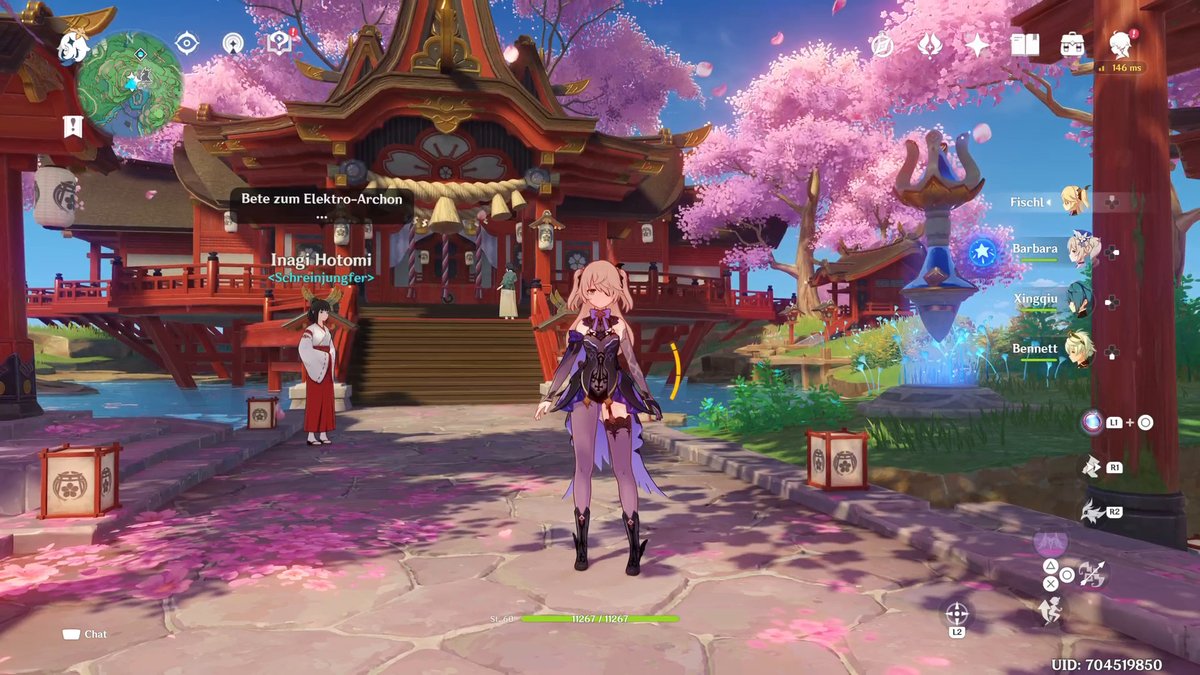The image size is (1200, 675).
Task: Open the circular minimap
Action: (x=130, y=84)
